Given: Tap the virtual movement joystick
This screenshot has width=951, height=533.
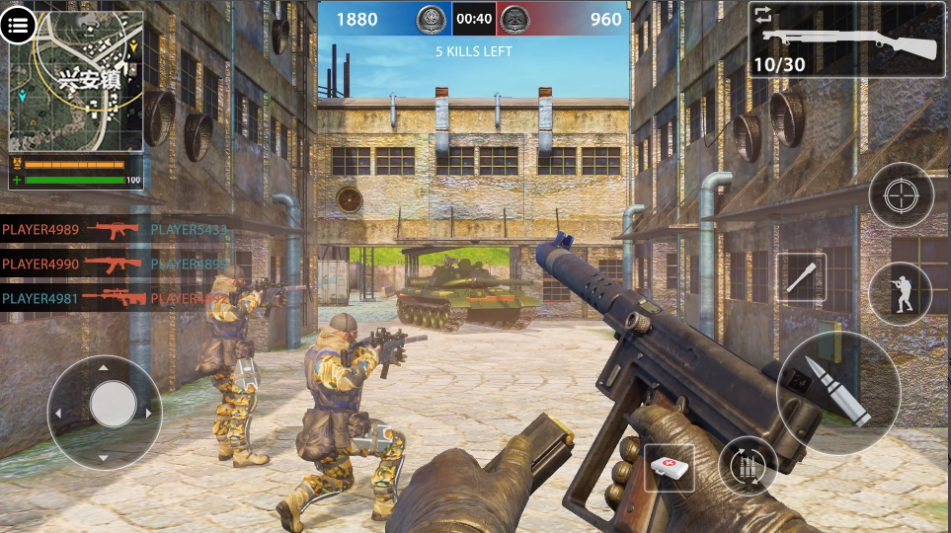Looking at the screenshot, I should [113, 406].
